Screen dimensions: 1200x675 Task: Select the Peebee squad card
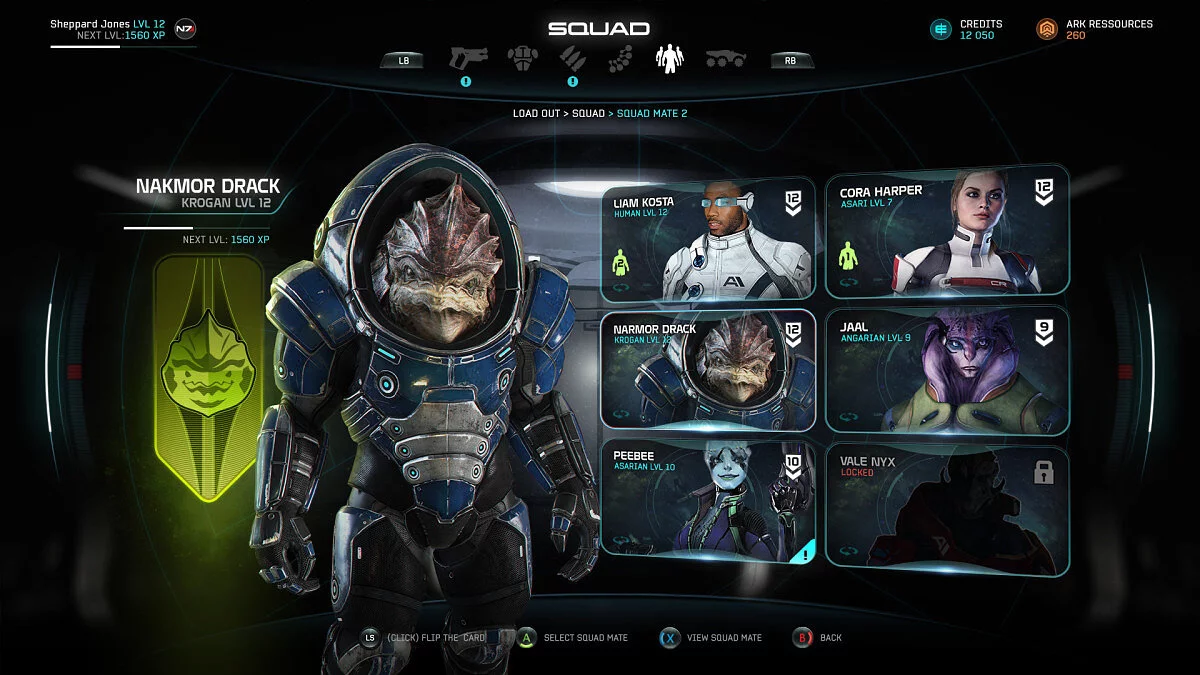[x=708, y=500]
